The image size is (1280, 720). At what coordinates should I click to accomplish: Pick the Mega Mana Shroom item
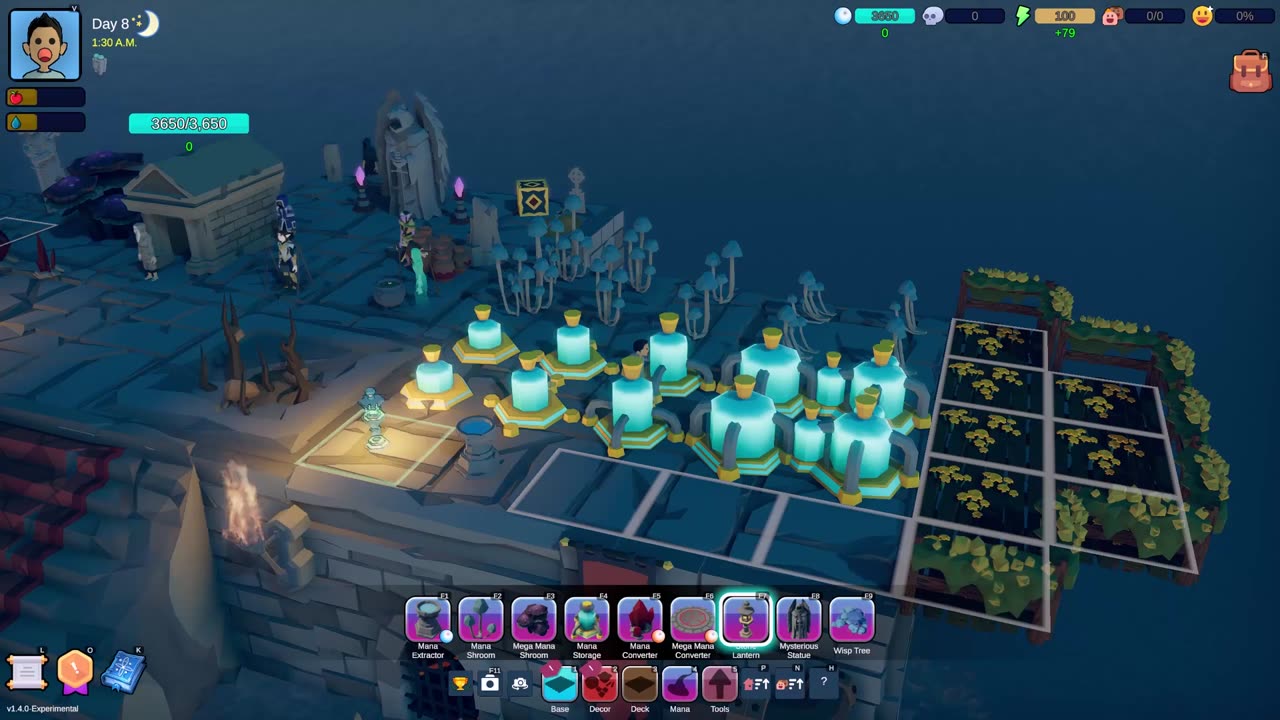[534, 619]
